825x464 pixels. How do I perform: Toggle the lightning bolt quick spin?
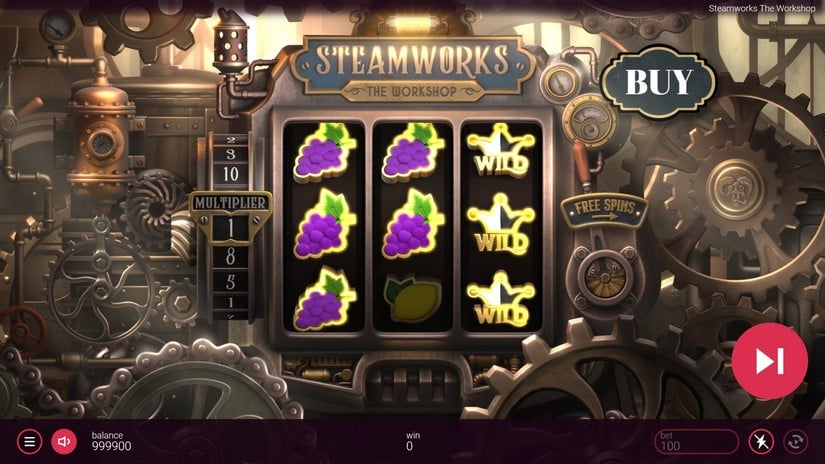coord(761,441)
